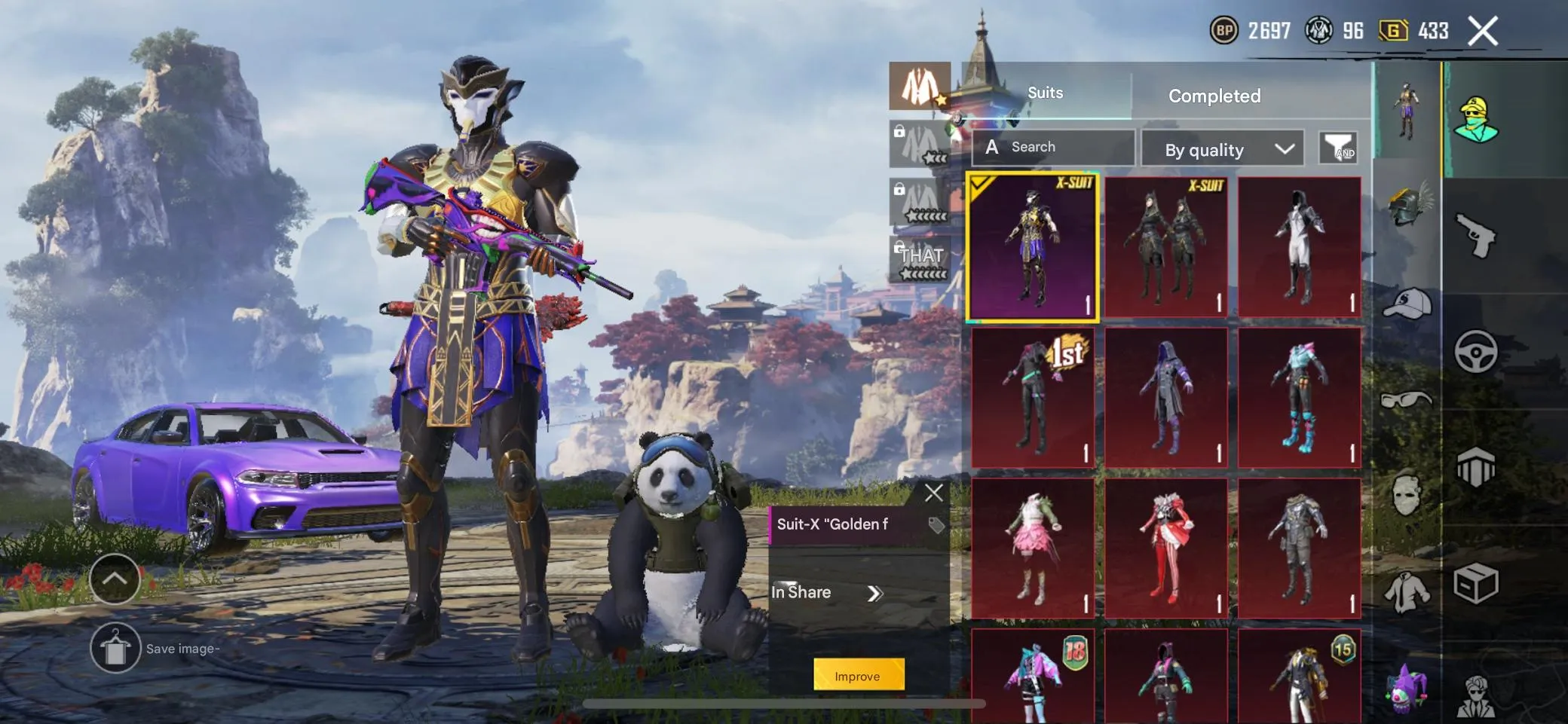Click the Improve button
Screen dimensions: 1568x724
(x=858, y=676)
